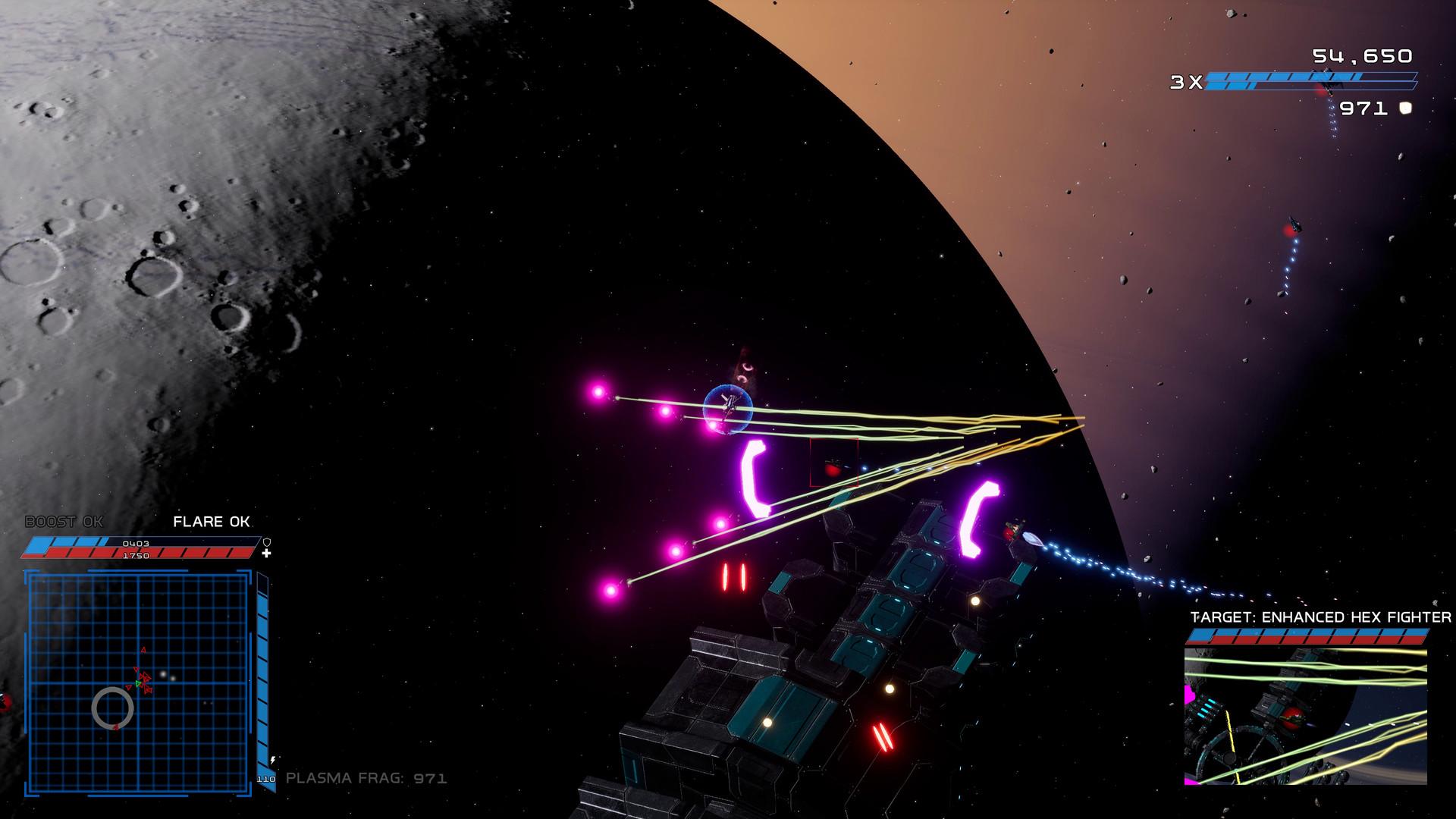
Task: Click the BOOST OK status indicator
Action: [64, 522]
